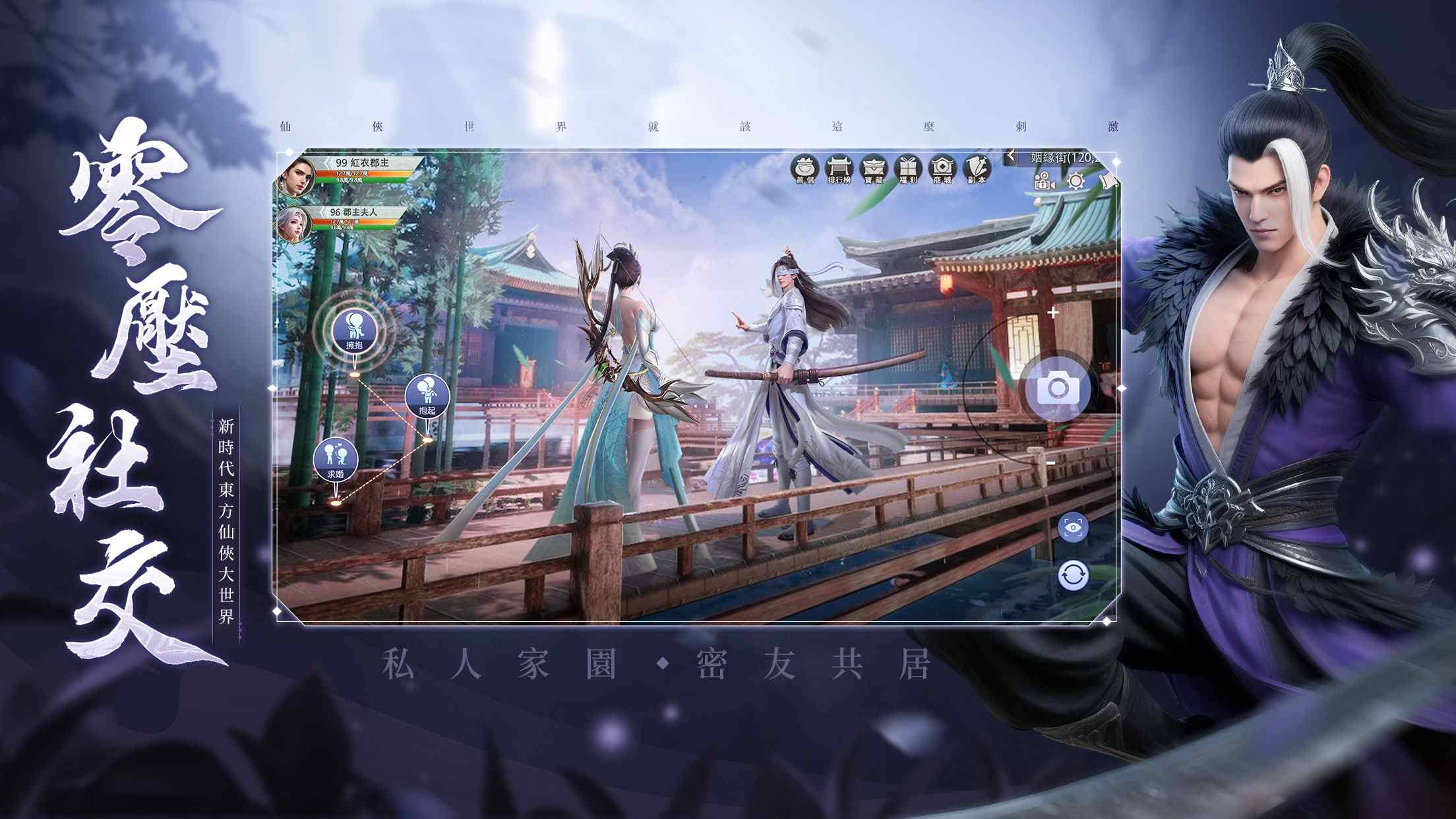Claim rewards via the 福利 gift icon
This screenshot has width=1456, height=819.
(909, 170)
